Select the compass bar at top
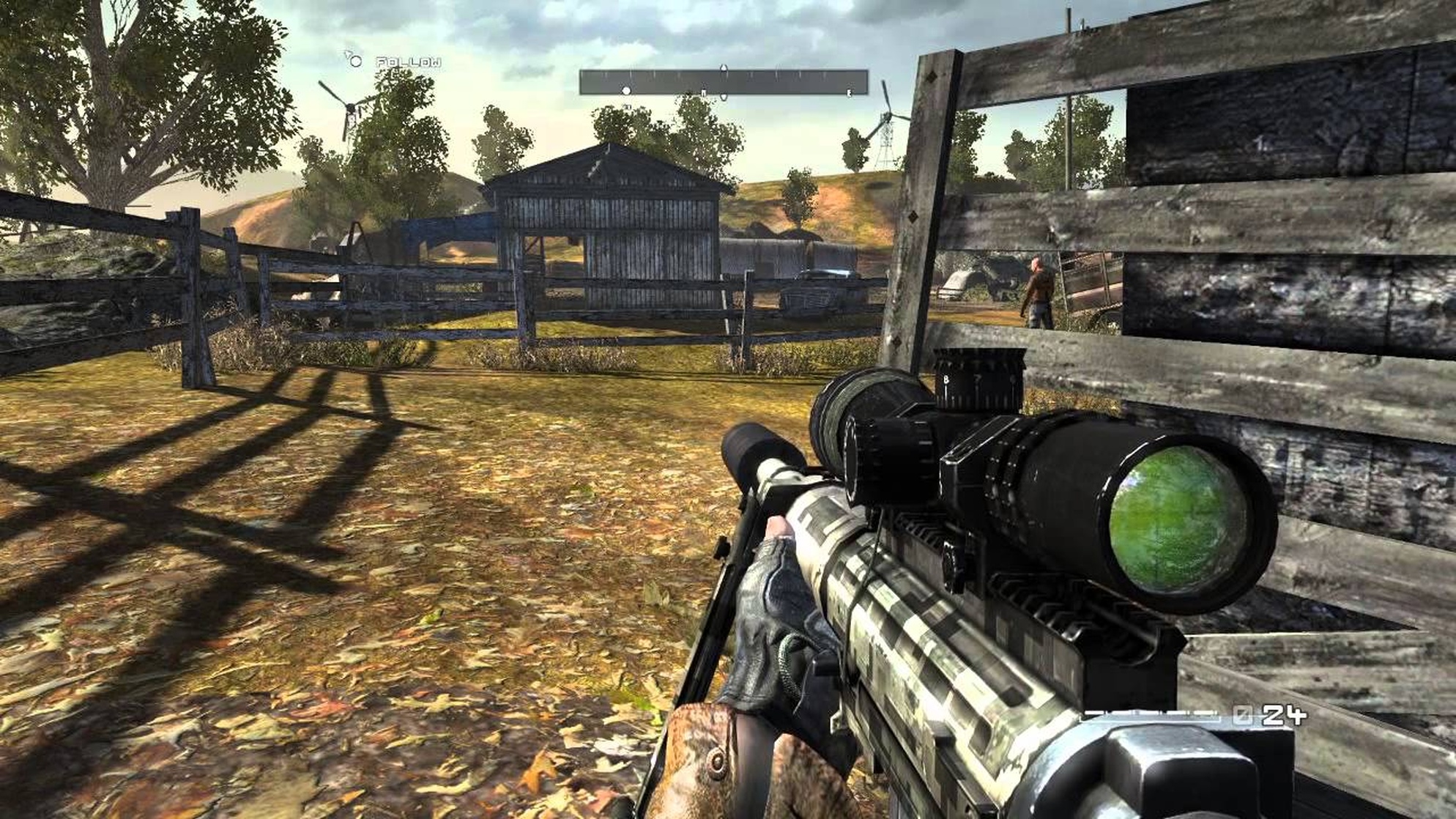Viewport: 1456px width, 819px height. [723, 82]
